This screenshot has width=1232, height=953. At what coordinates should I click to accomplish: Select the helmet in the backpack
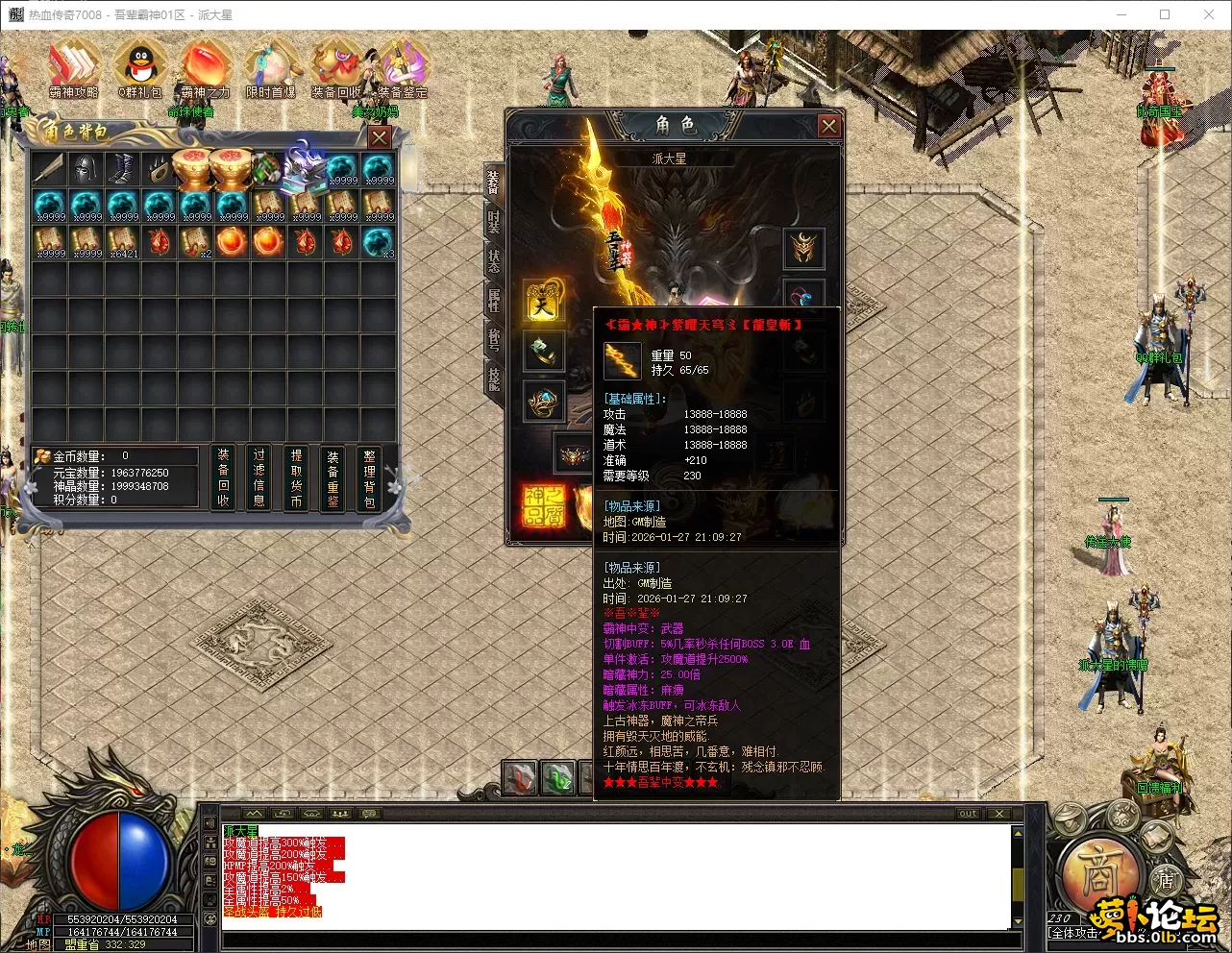tap(86, 169)
